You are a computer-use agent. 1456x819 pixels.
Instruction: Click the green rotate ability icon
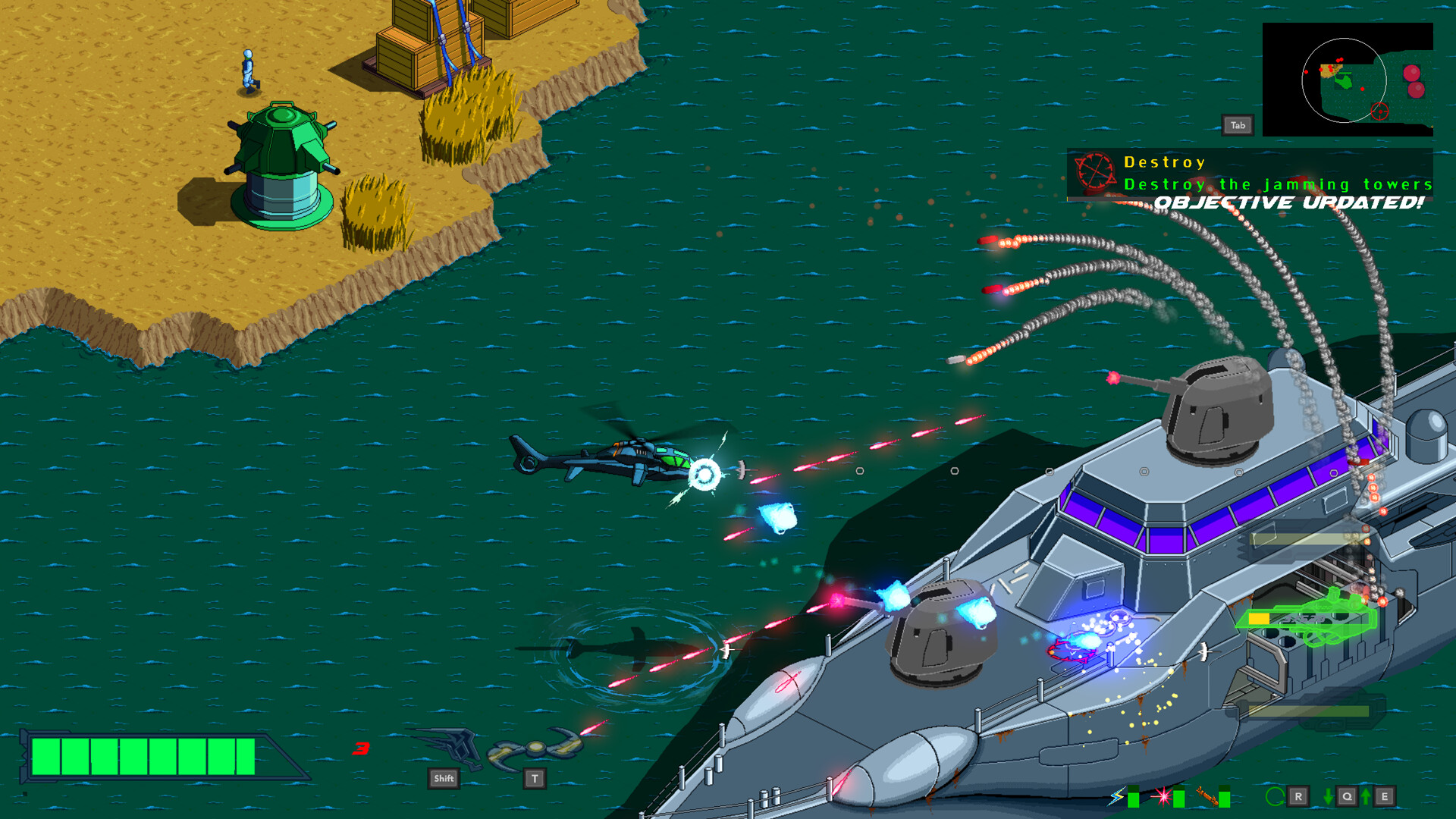click(1275, 796)
